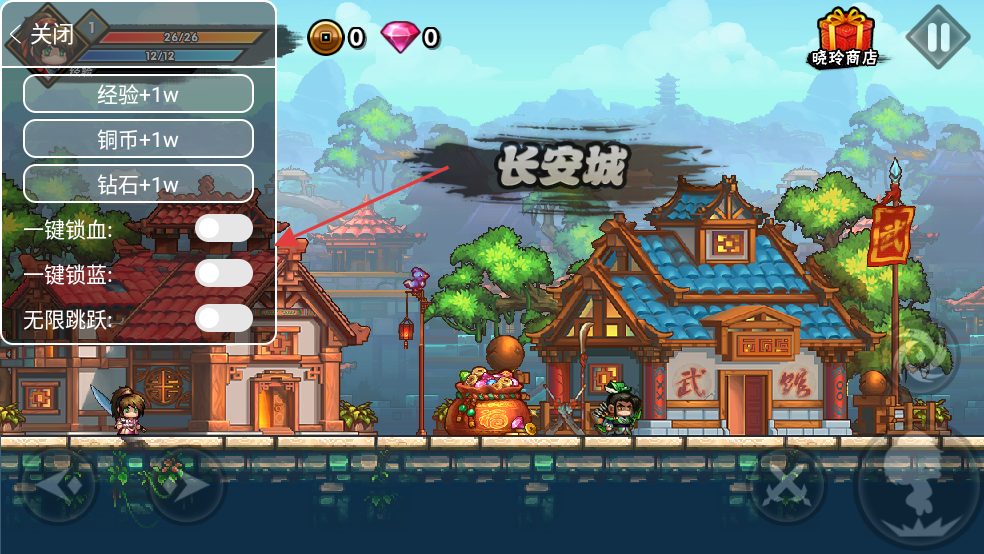This screenshot has height=554, width=984.
Task: Hit the crossed swords attack button
Action: coord(789,485)
